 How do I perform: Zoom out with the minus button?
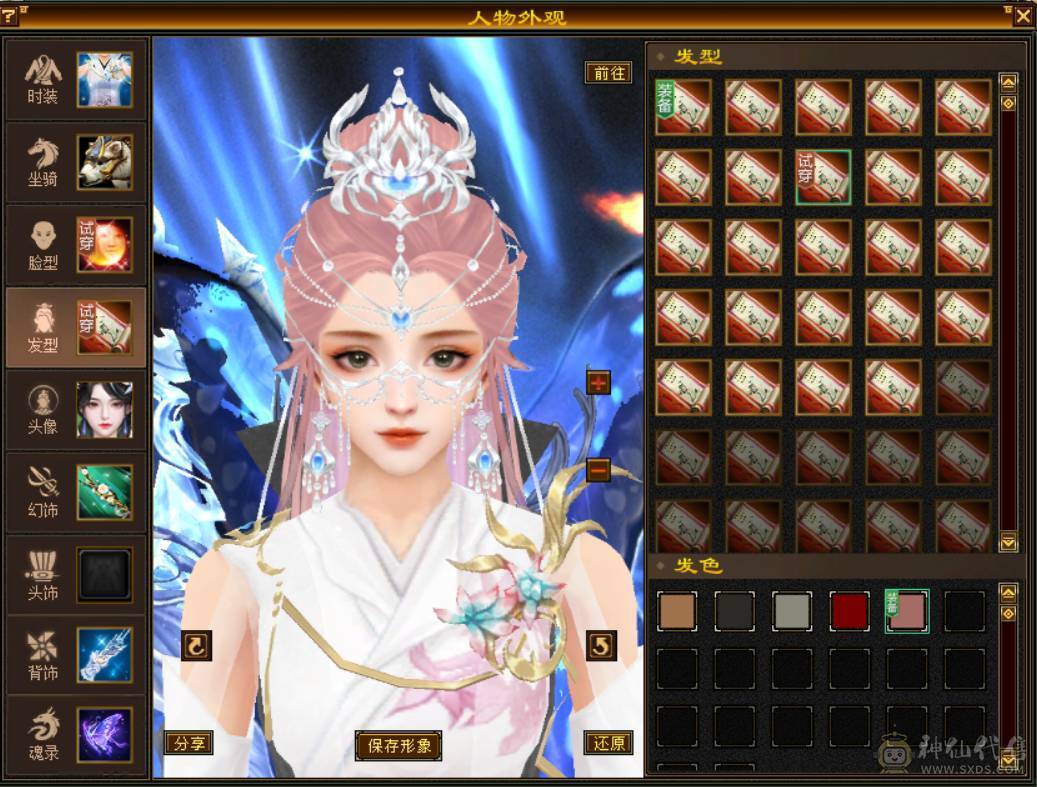[x=598, y=469]
